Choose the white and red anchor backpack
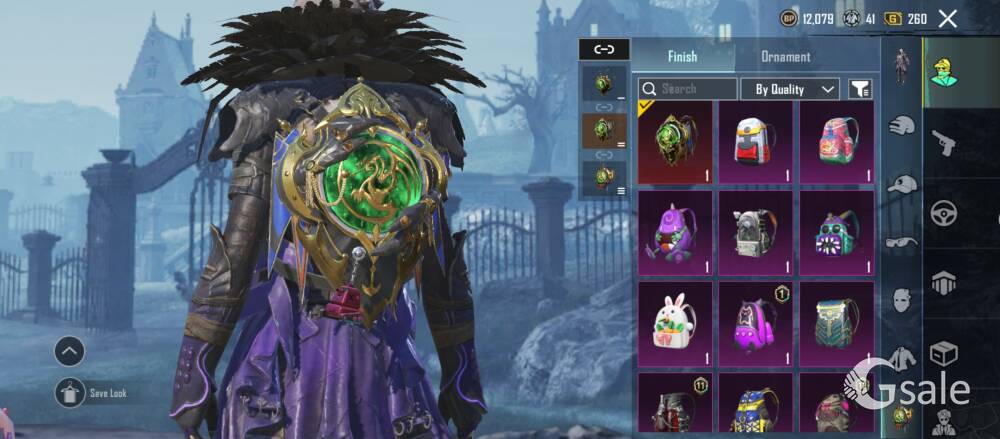 pyautogui.click(x=756, y=143)
